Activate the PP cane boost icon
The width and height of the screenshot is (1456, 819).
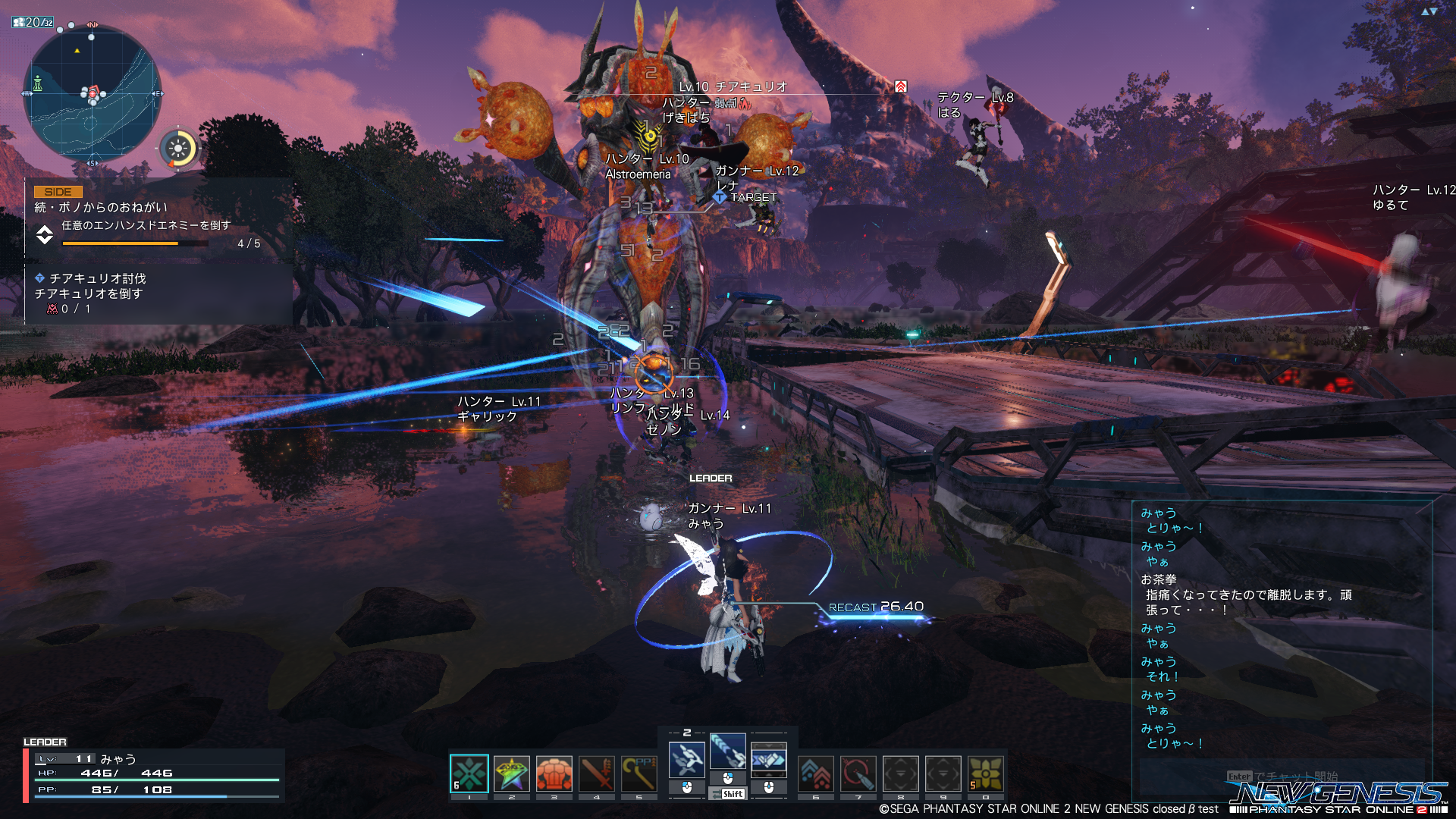[639, 774]
